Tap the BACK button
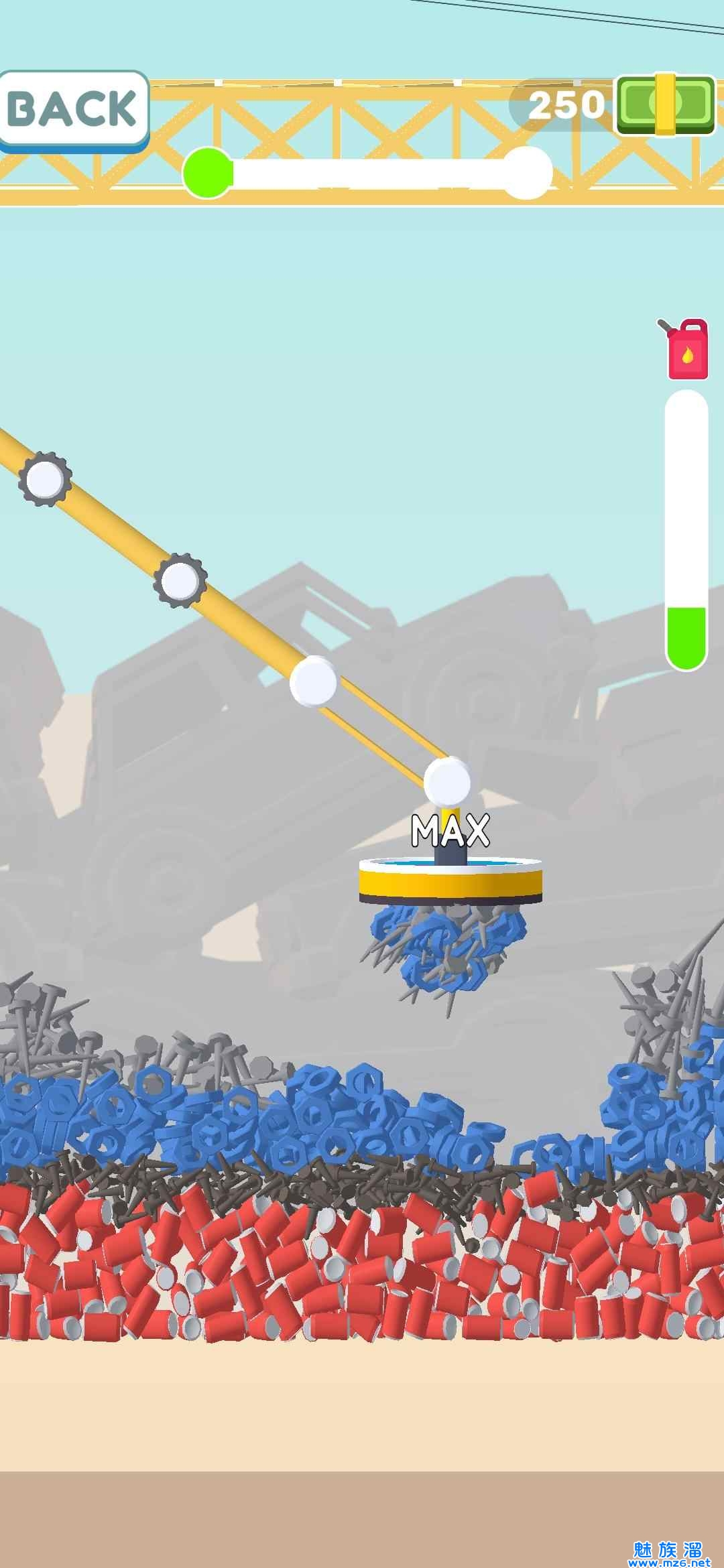 72,109
